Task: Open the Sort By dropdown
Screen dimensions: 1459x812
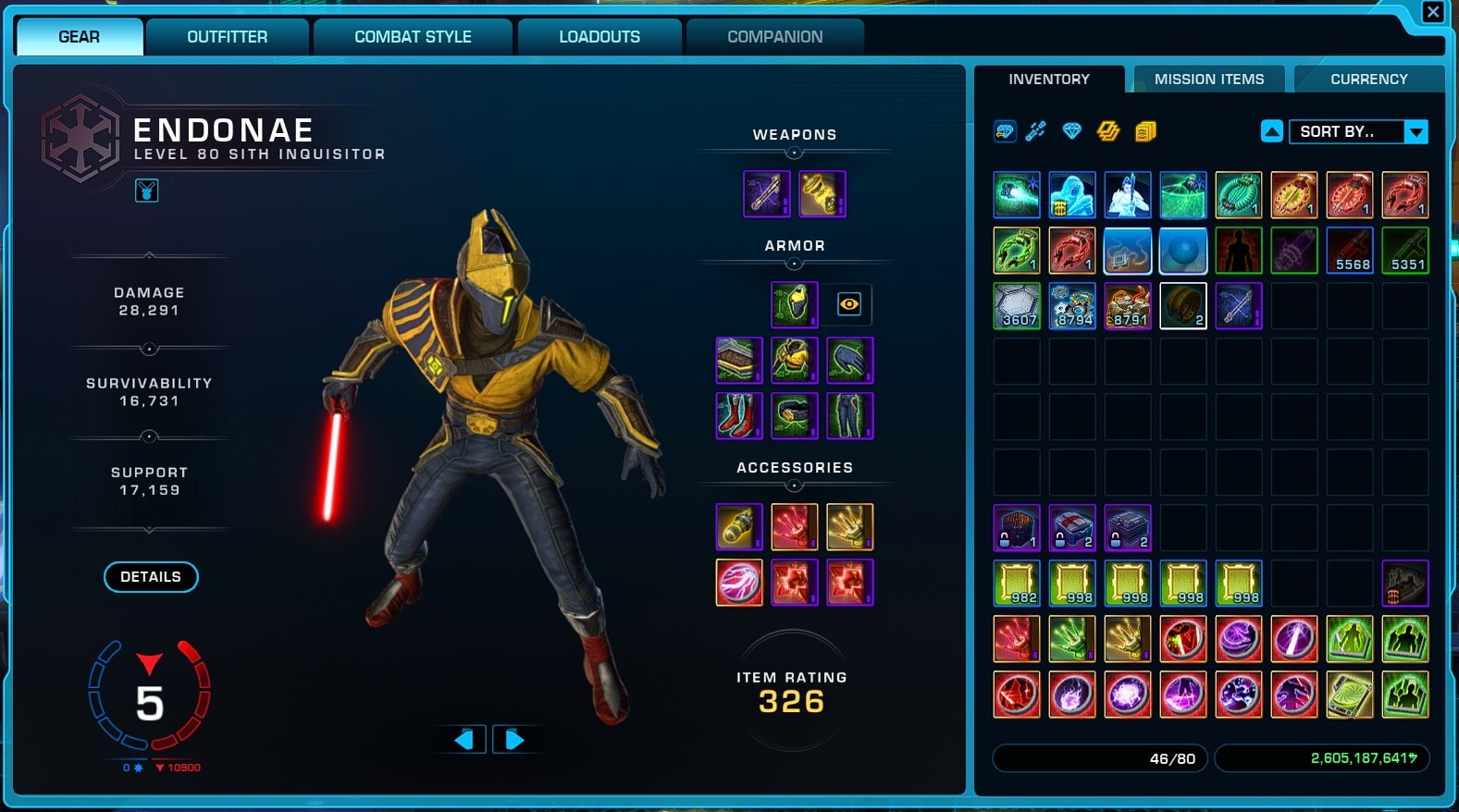Action: pyautogui.click(x=1357, y=131)
